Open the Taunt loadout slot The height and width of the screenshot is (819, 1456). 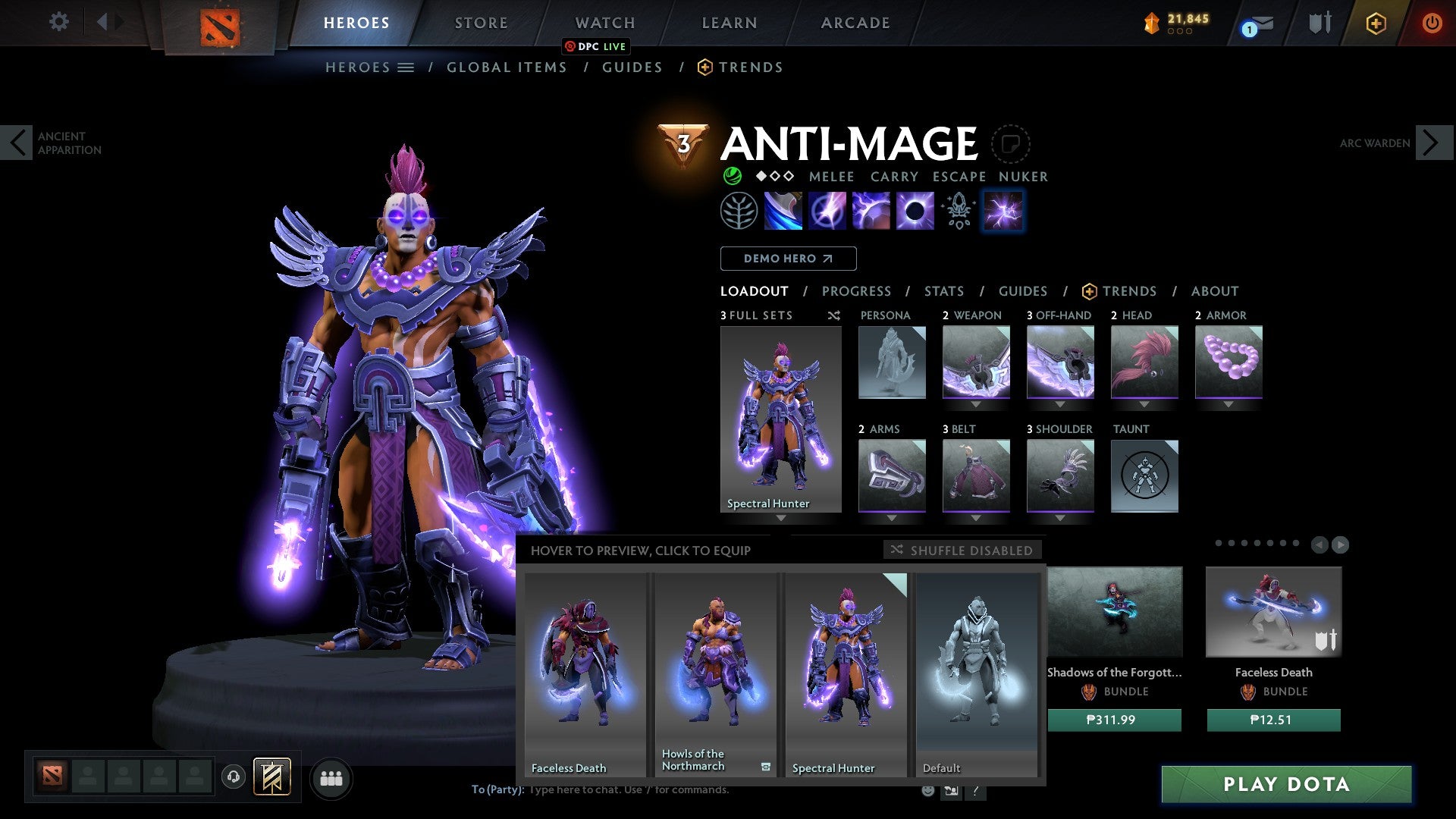tap(1144, 476)
